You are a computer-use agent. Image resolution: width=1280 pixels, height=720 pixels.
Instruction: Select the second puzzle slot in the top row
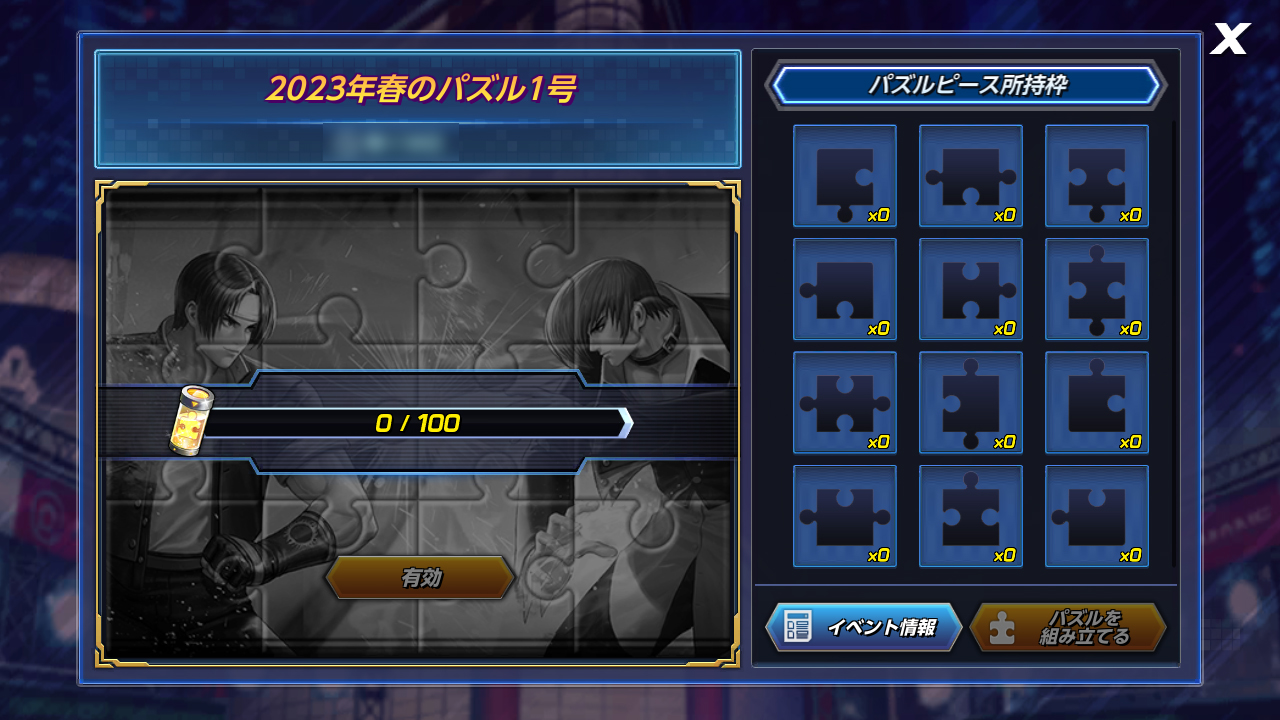click(971, 175)
